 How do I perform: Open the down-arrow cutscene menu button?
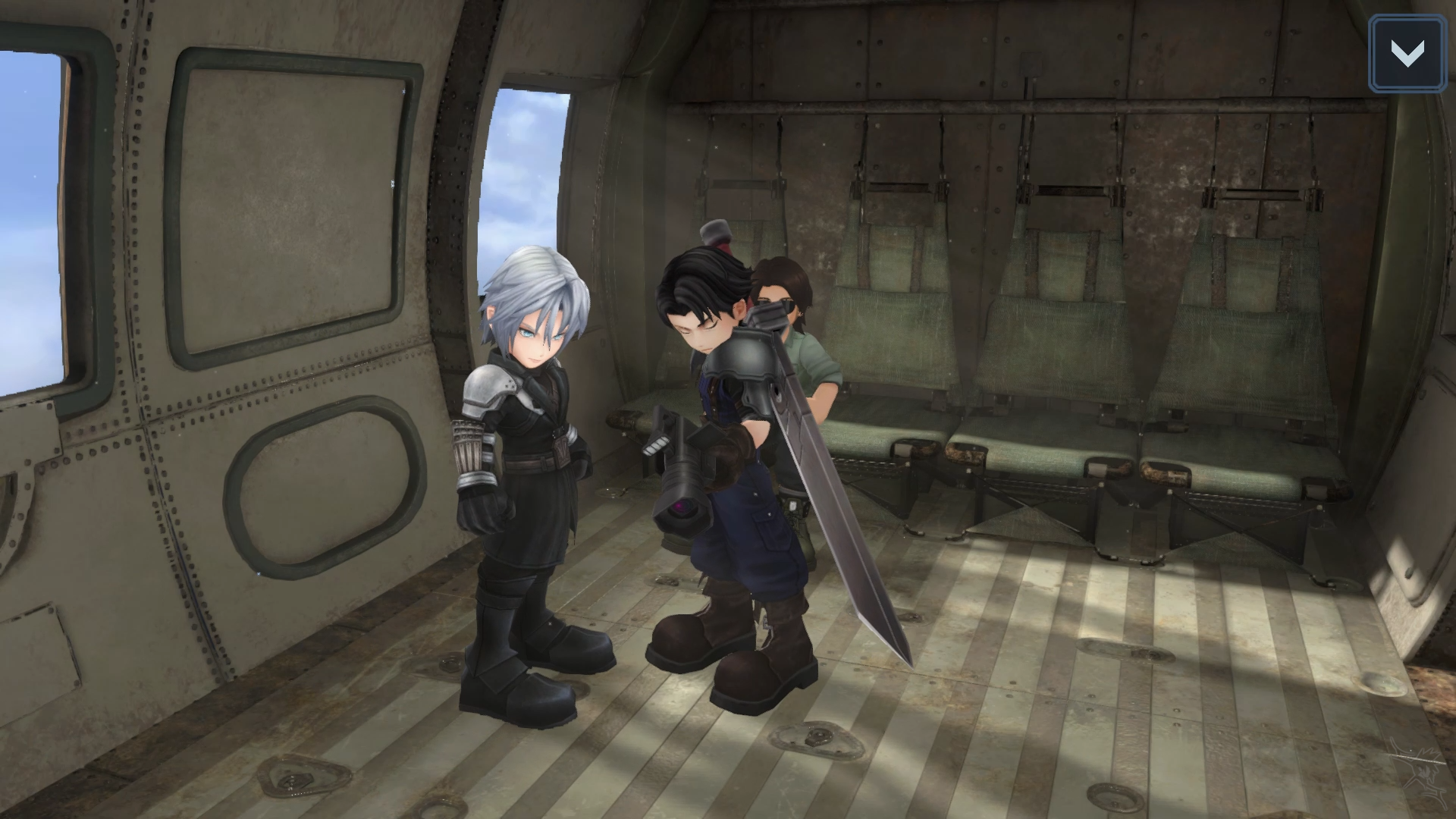pos(1407,54)
